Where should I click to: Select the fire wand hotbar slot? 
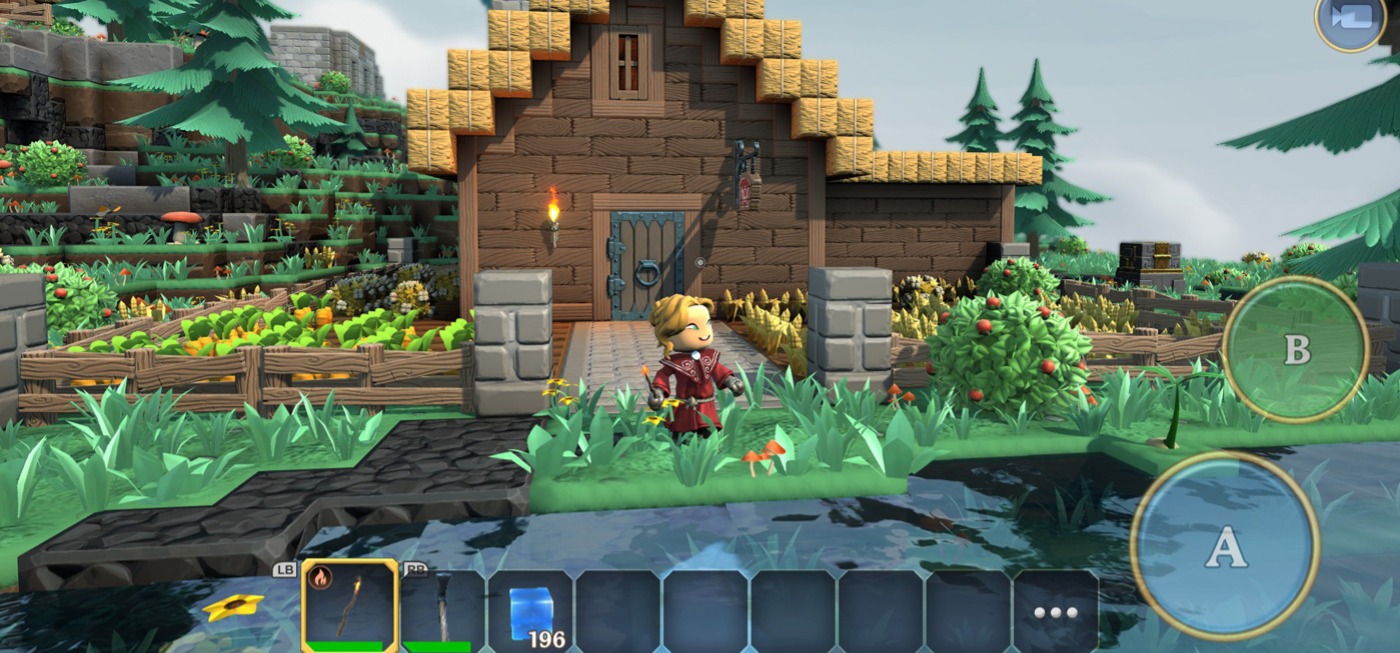pos(350,607)
